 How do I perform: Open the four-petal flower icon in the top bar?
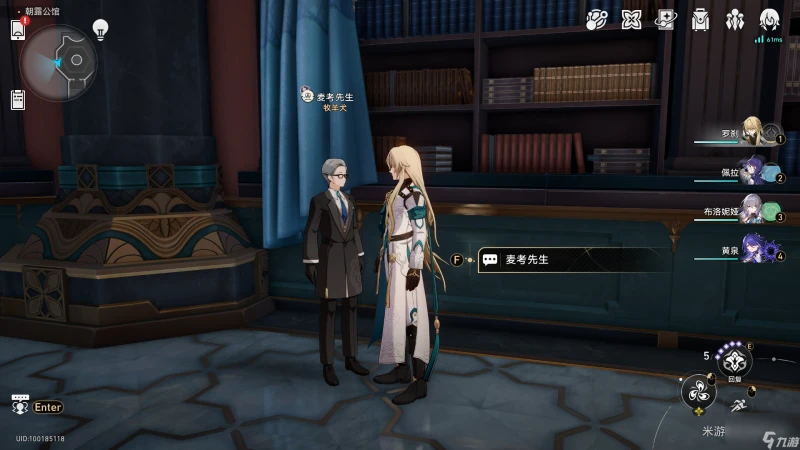631,19
